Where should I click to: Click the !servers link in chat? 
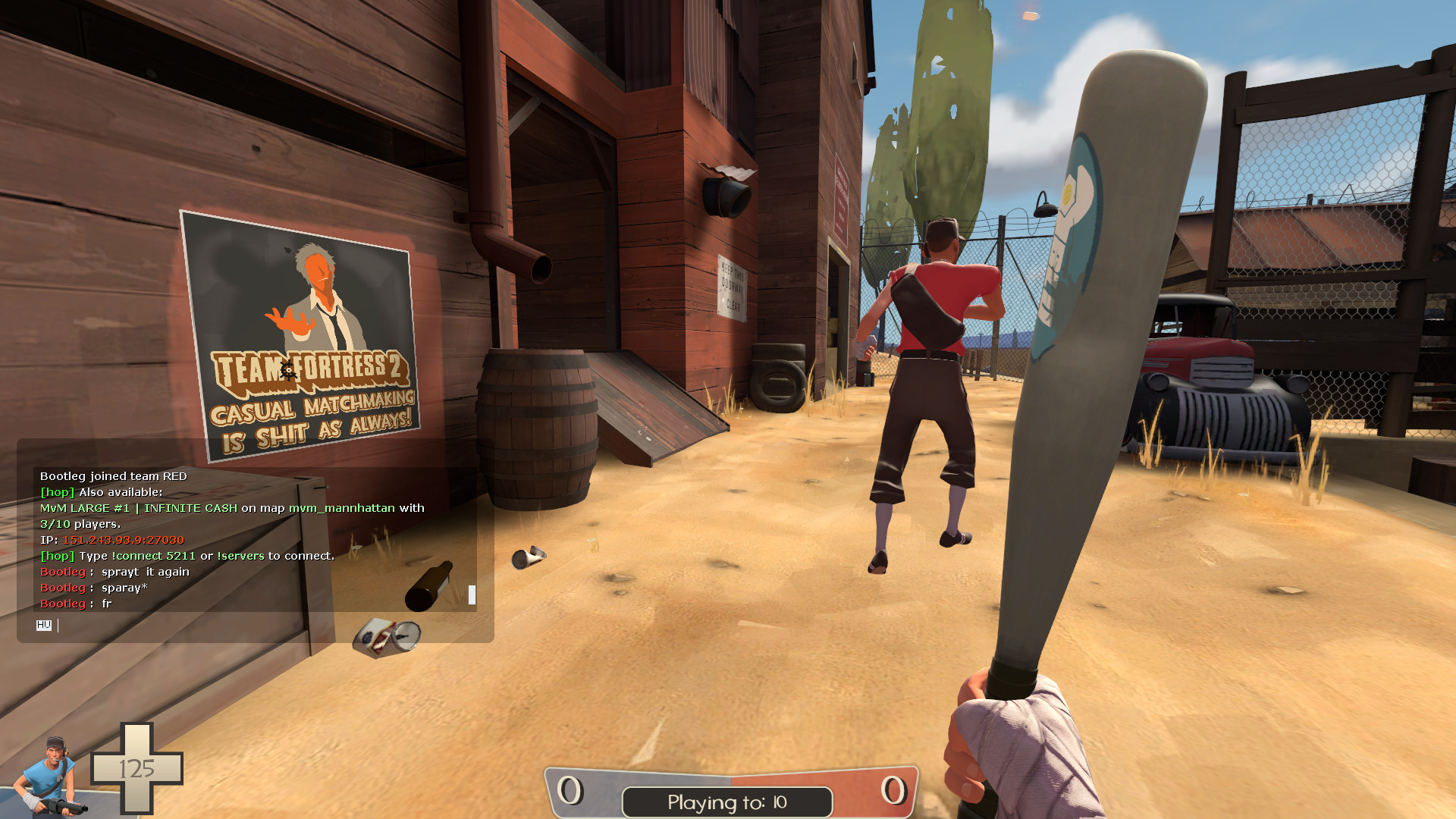(x=242, y=555)
